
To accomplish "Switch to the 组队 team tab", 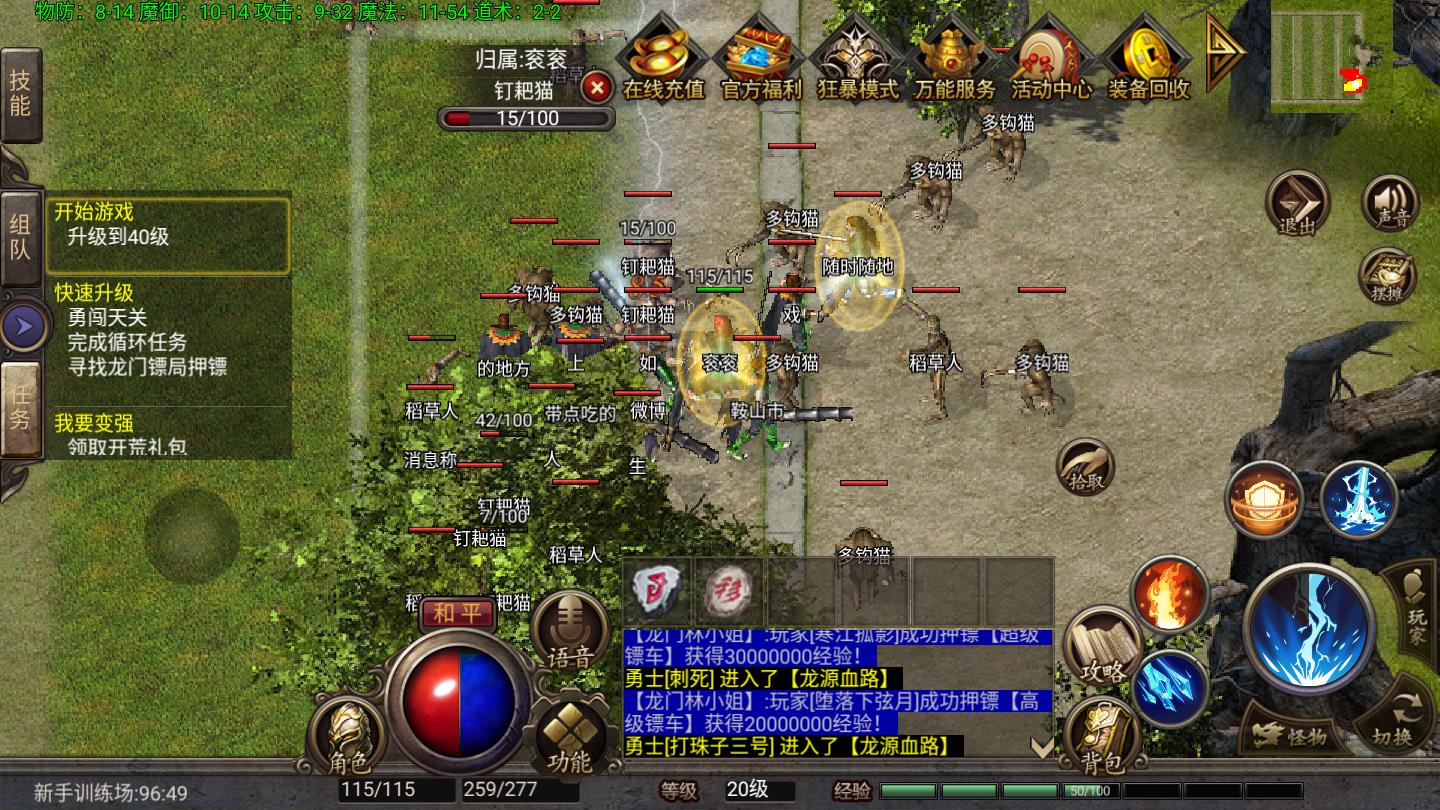I will tap(20, 237).
